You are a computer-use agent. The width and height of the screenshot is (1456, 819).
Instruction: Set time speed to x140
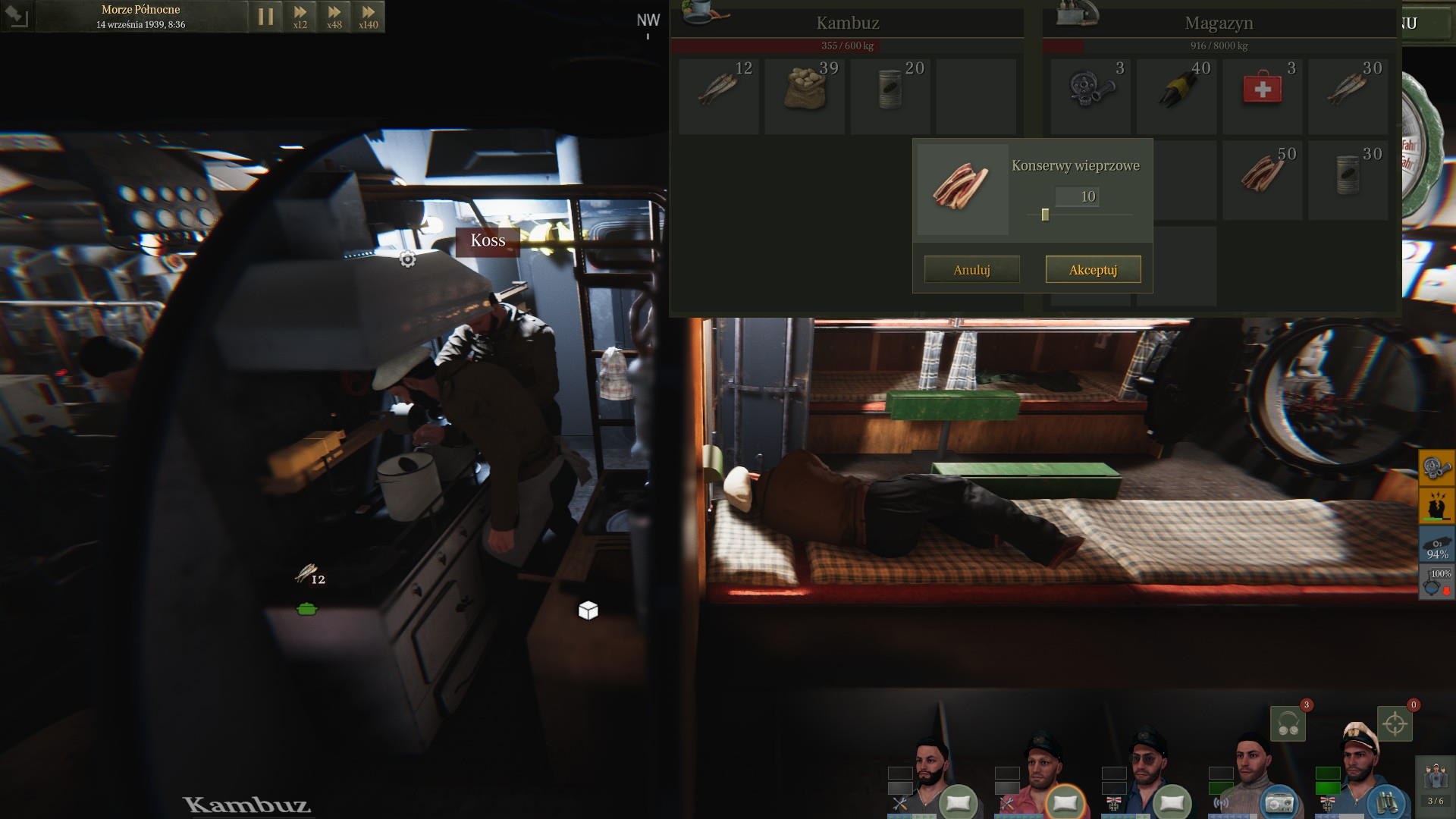point(368,17)
